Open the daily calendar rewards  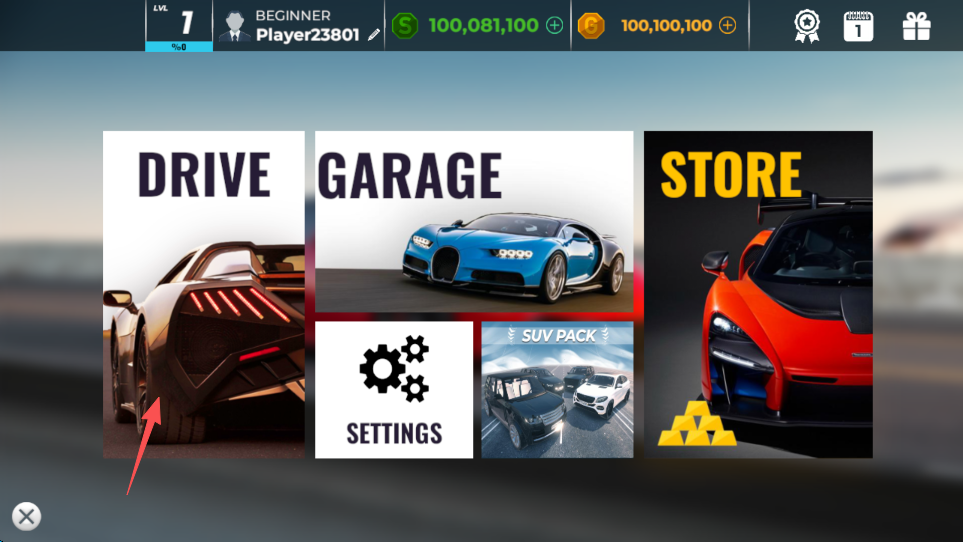(858, 26)
